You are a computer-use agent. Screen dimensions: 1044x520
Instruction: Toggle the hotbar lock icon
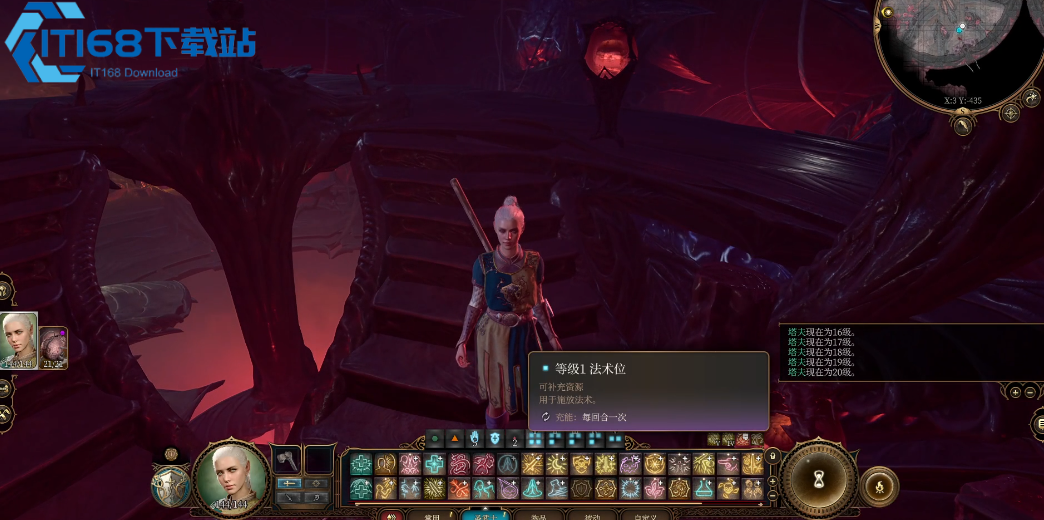pos(772,455)
